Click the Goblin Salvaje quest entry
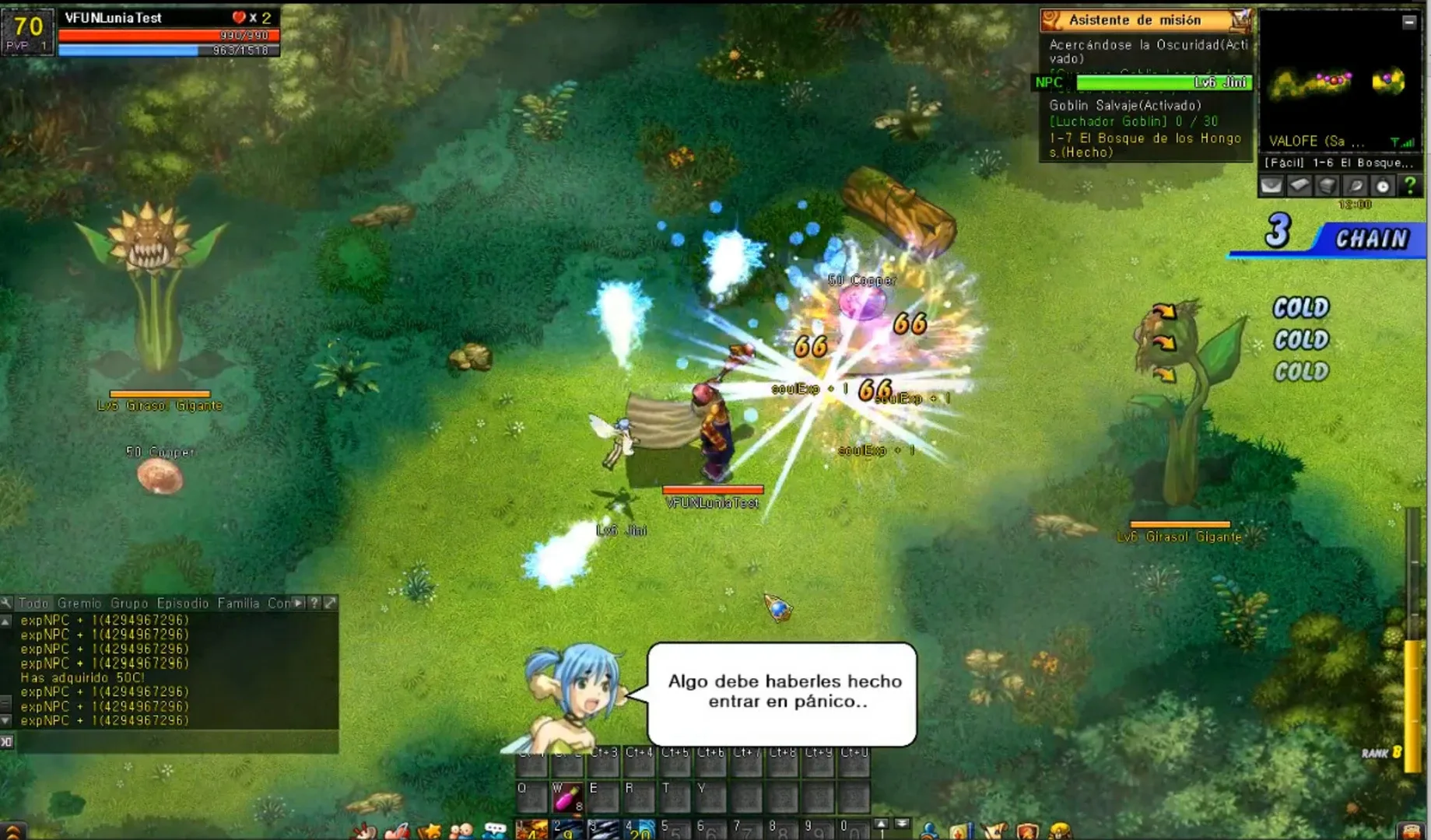Screen dimensions: 1431x840 1126,103
